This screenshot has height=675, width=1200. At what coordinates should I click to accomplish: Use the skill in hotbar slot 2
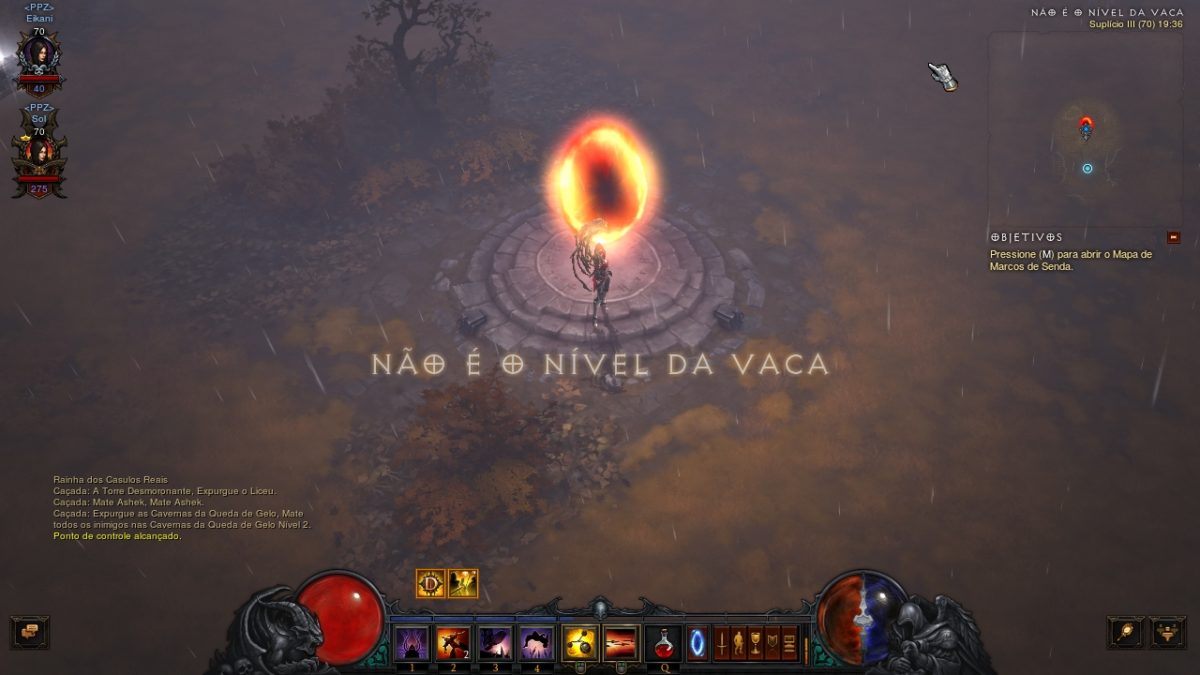[x=453, y=642]
